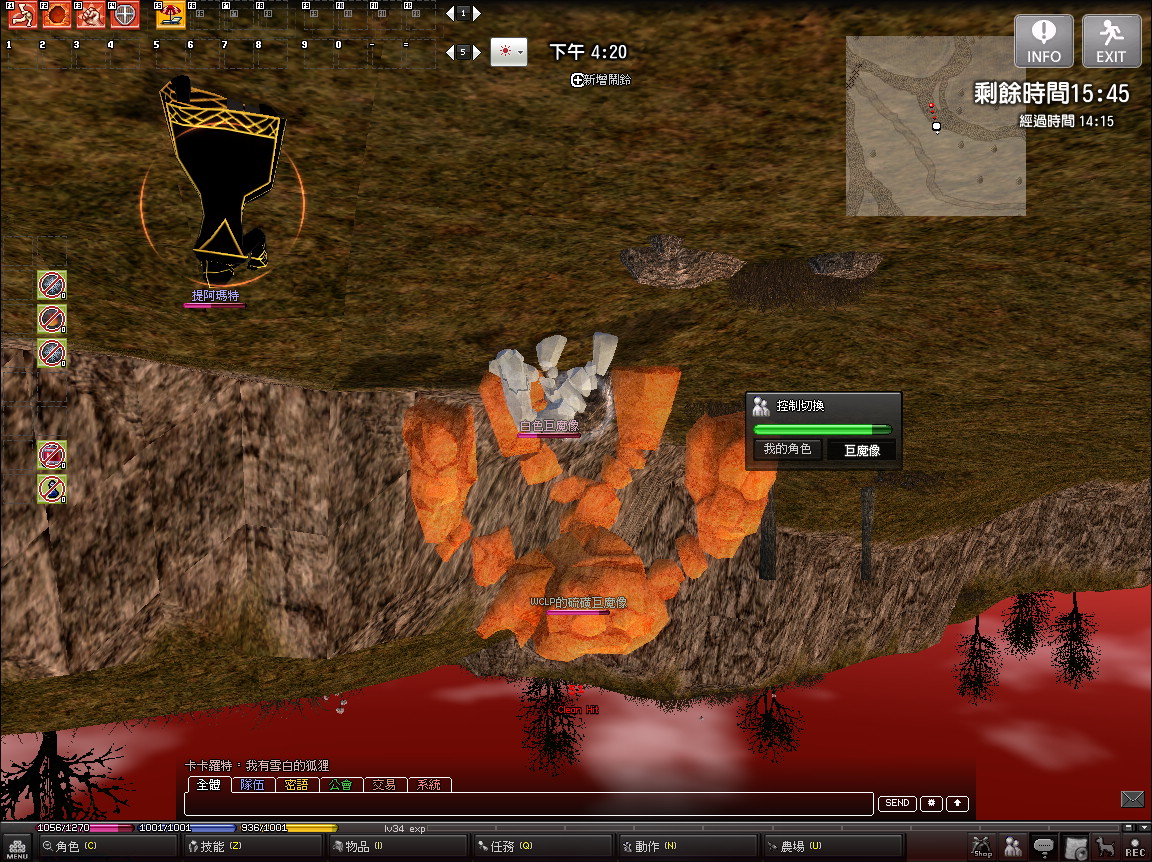Screen dimensions: 1152x862
Task: Select the 交易 chat tab
Action: coord(384,785)
